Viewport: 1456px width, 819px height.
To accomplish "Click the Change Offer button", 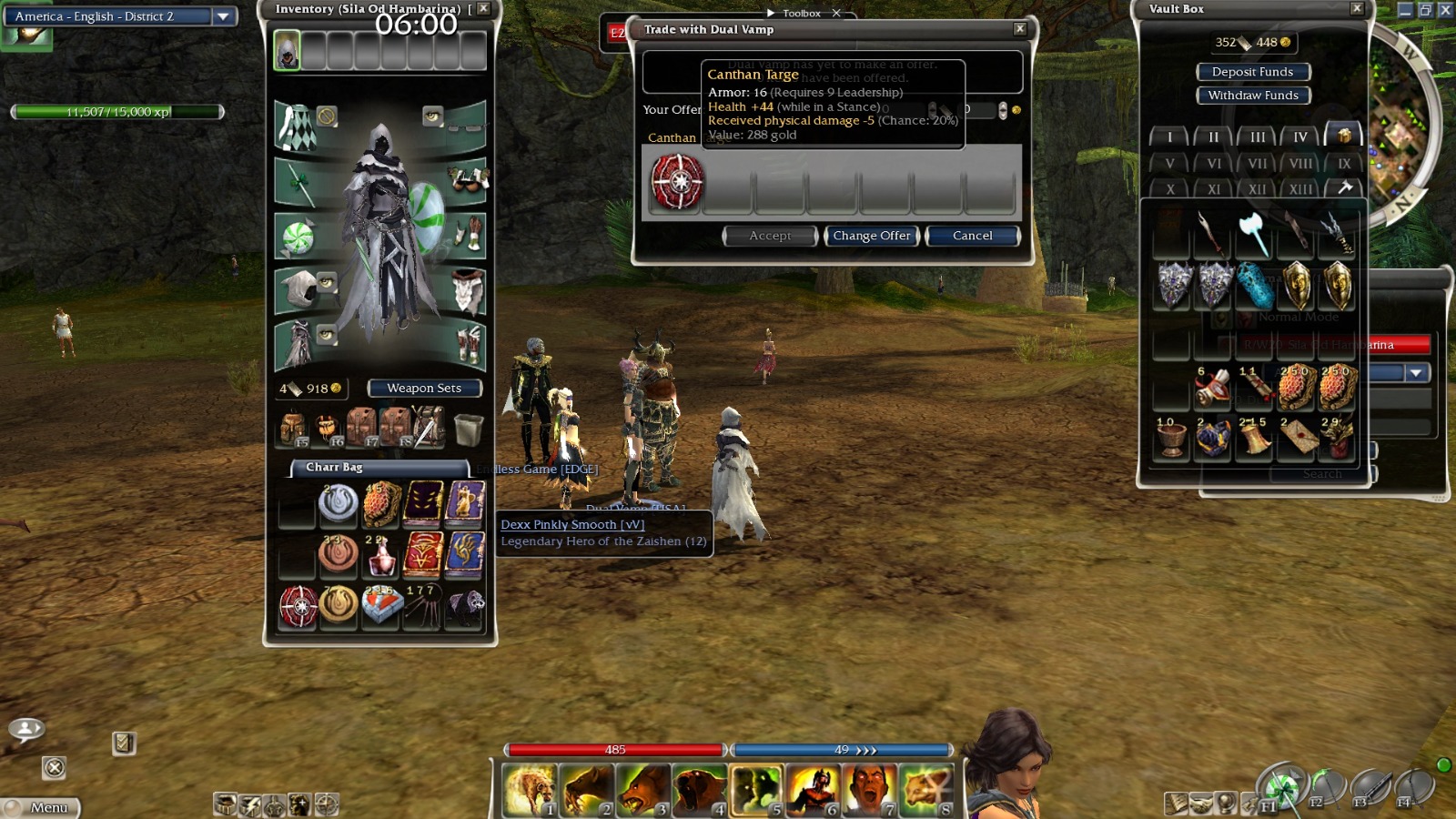I will 872,236.
